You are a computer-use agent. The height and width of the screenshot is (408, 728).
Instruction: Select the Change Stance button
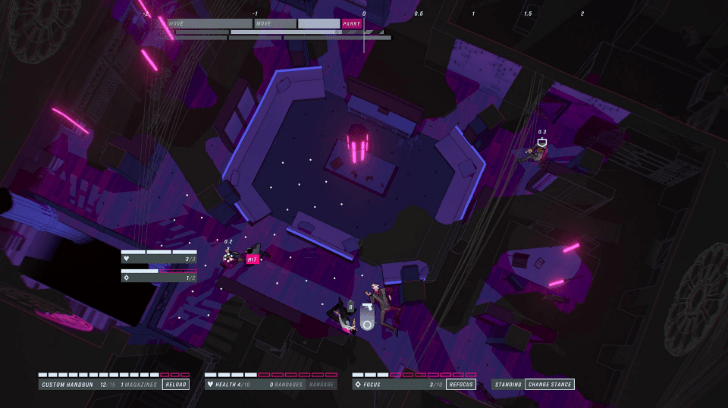[550, 384]
